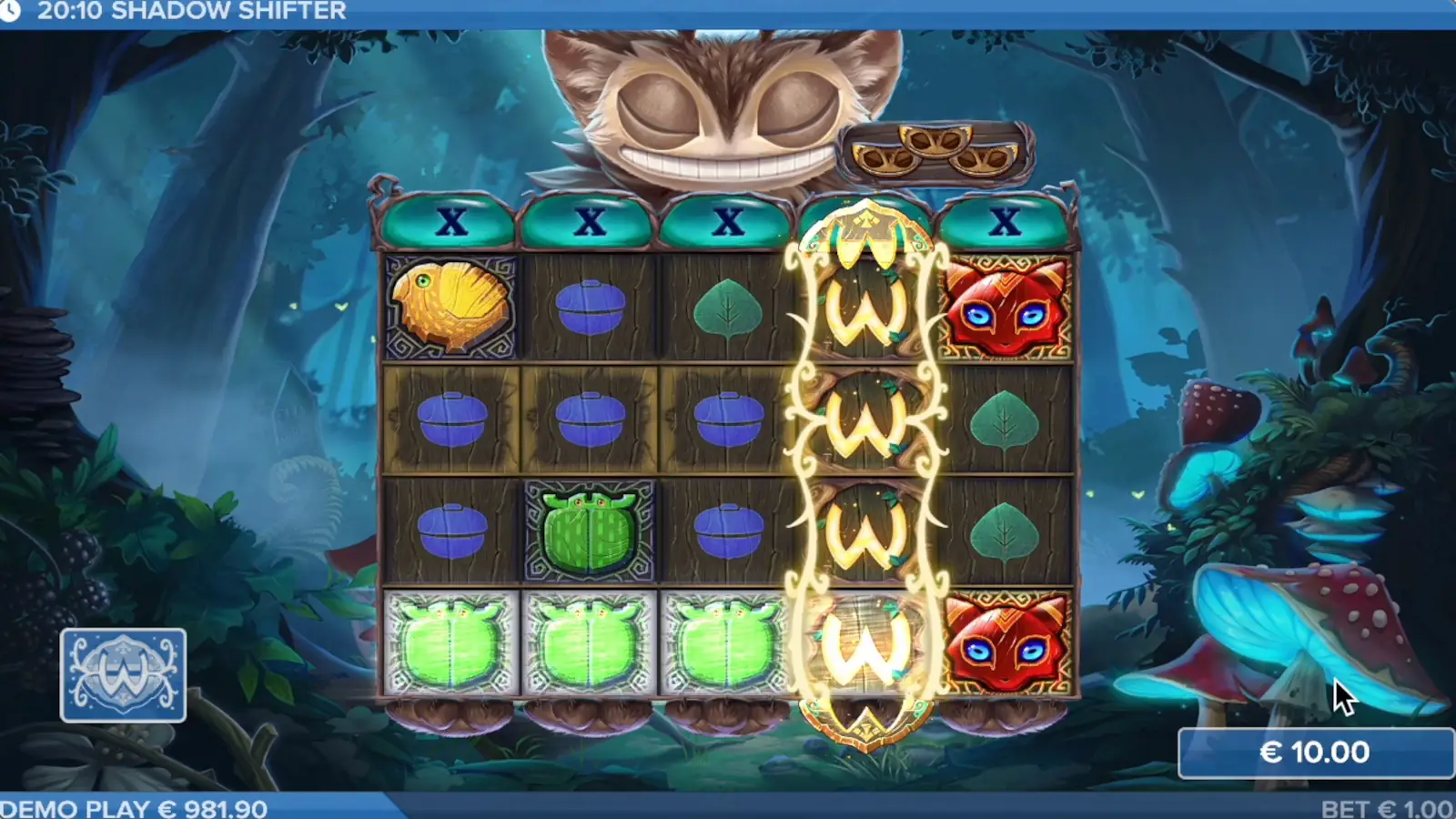The image size is (1456, 819).
Task: Toggle the X marker above the fifth reel
Action: point(1005,221)
